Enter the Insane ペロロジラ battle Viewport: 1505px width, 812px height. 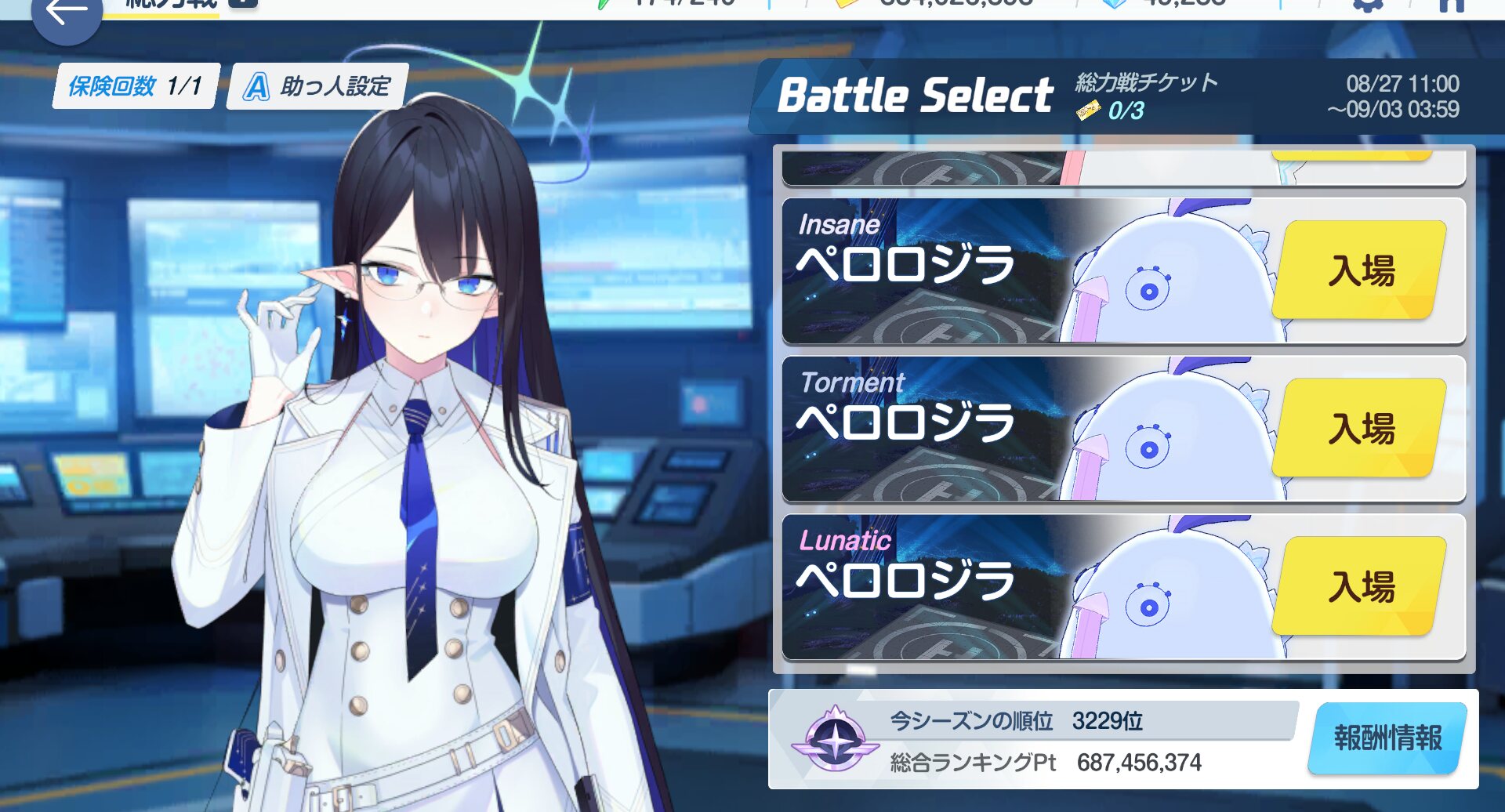click(1360, 270)
